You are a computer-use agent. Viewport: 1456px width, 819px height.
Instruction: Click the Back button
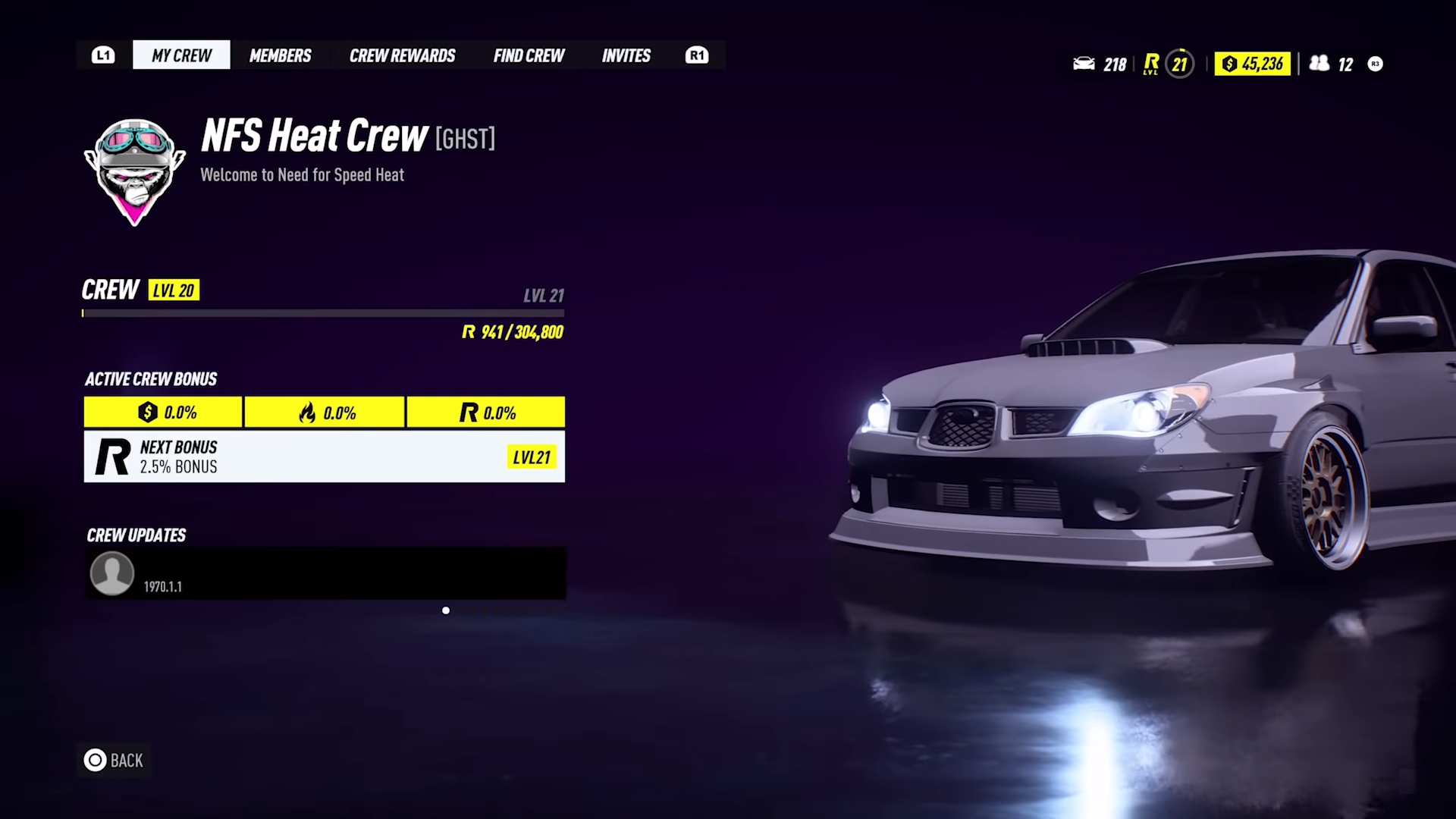coord(114,761)
